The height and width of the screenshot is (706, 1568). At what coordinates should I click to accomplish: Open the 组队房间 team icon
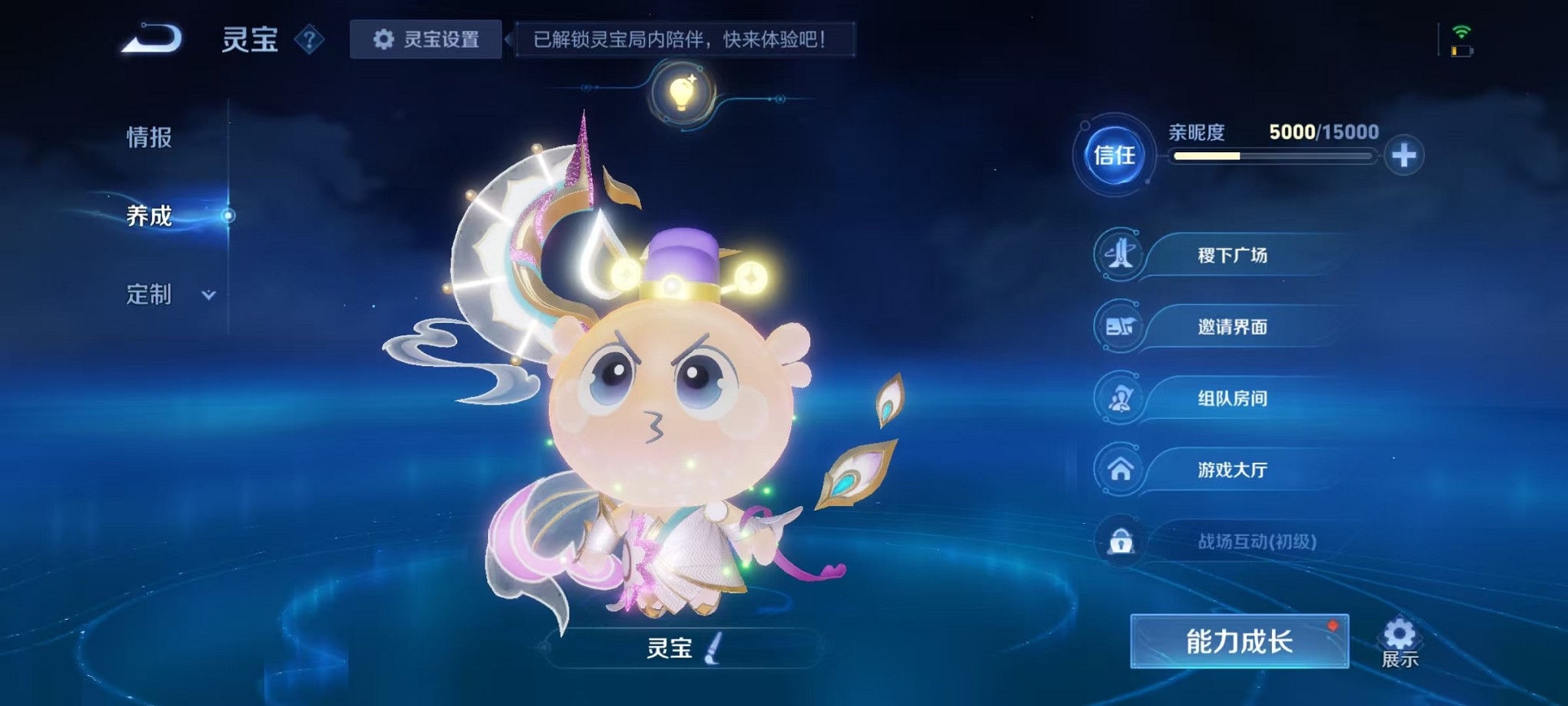pyautogui.click(x=1122, y=398)
